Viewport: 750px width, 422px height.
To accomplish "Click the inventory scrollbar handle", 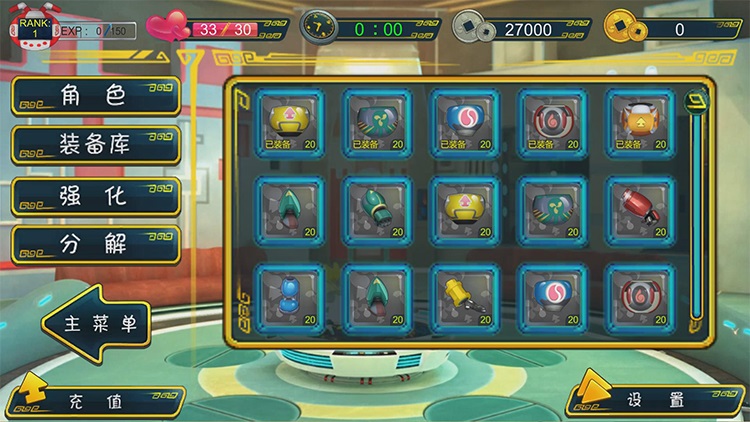I will (696, 100).
